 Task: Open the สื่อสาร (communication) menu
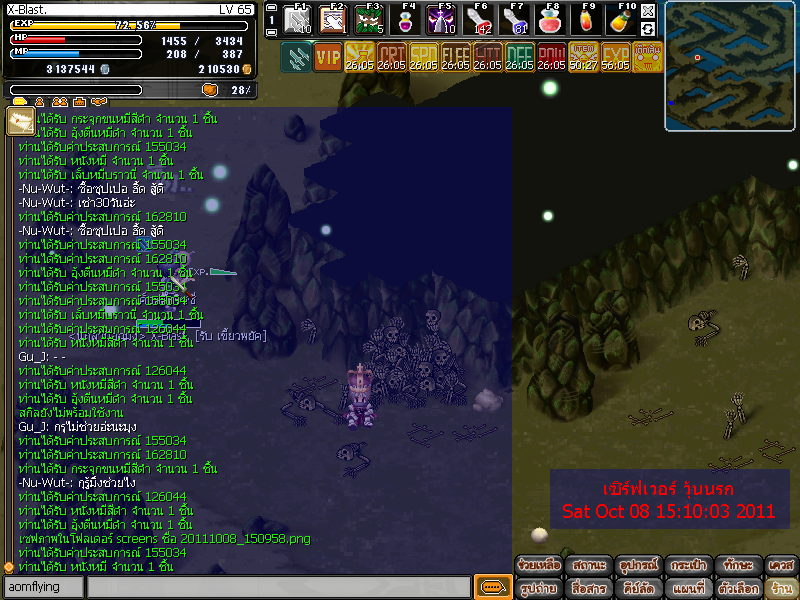point(588,588)
